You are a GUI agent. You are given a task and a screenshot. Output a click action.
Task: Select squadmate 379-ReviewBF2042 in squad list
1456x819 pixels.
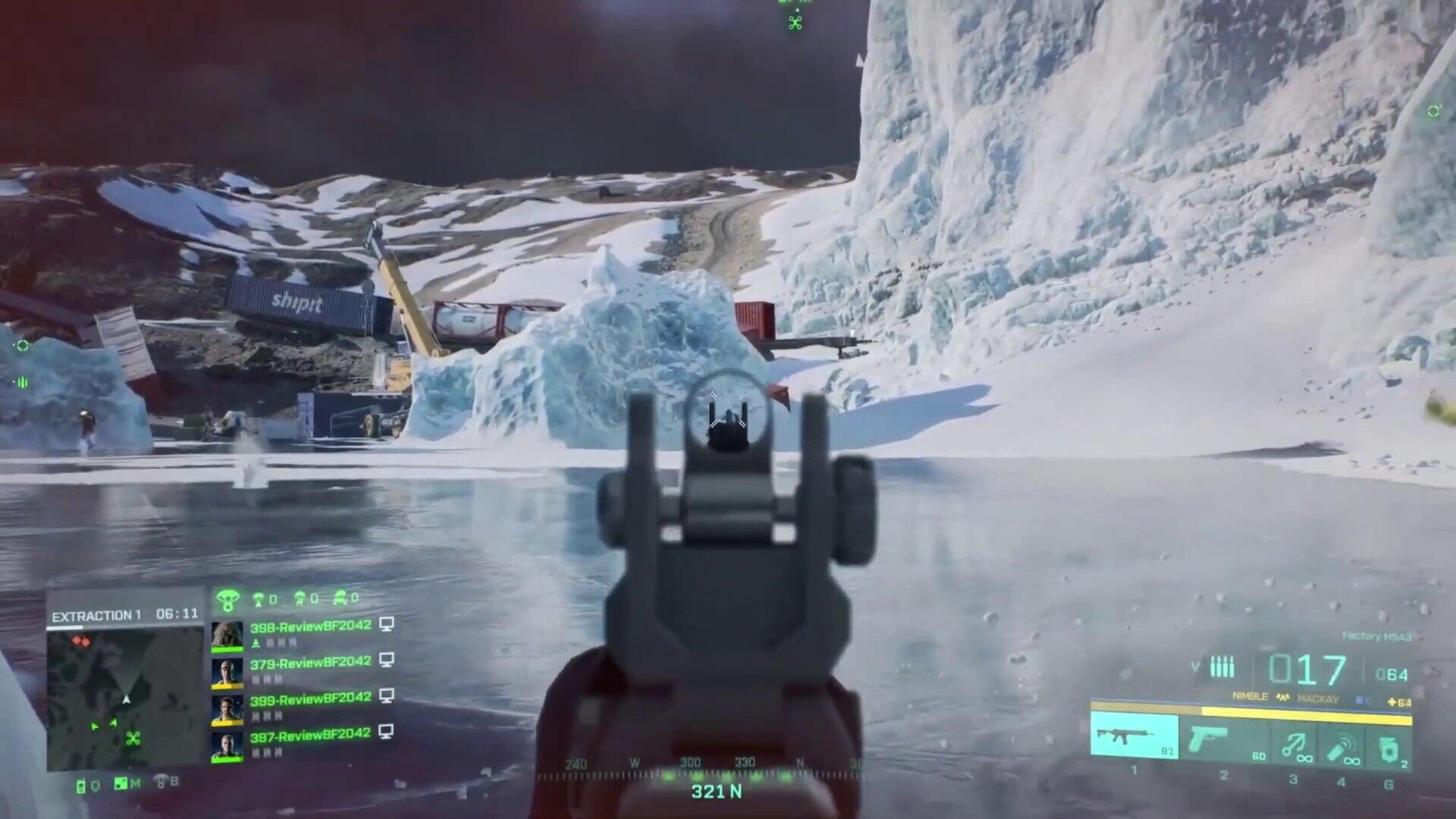[x=310, y=662]
